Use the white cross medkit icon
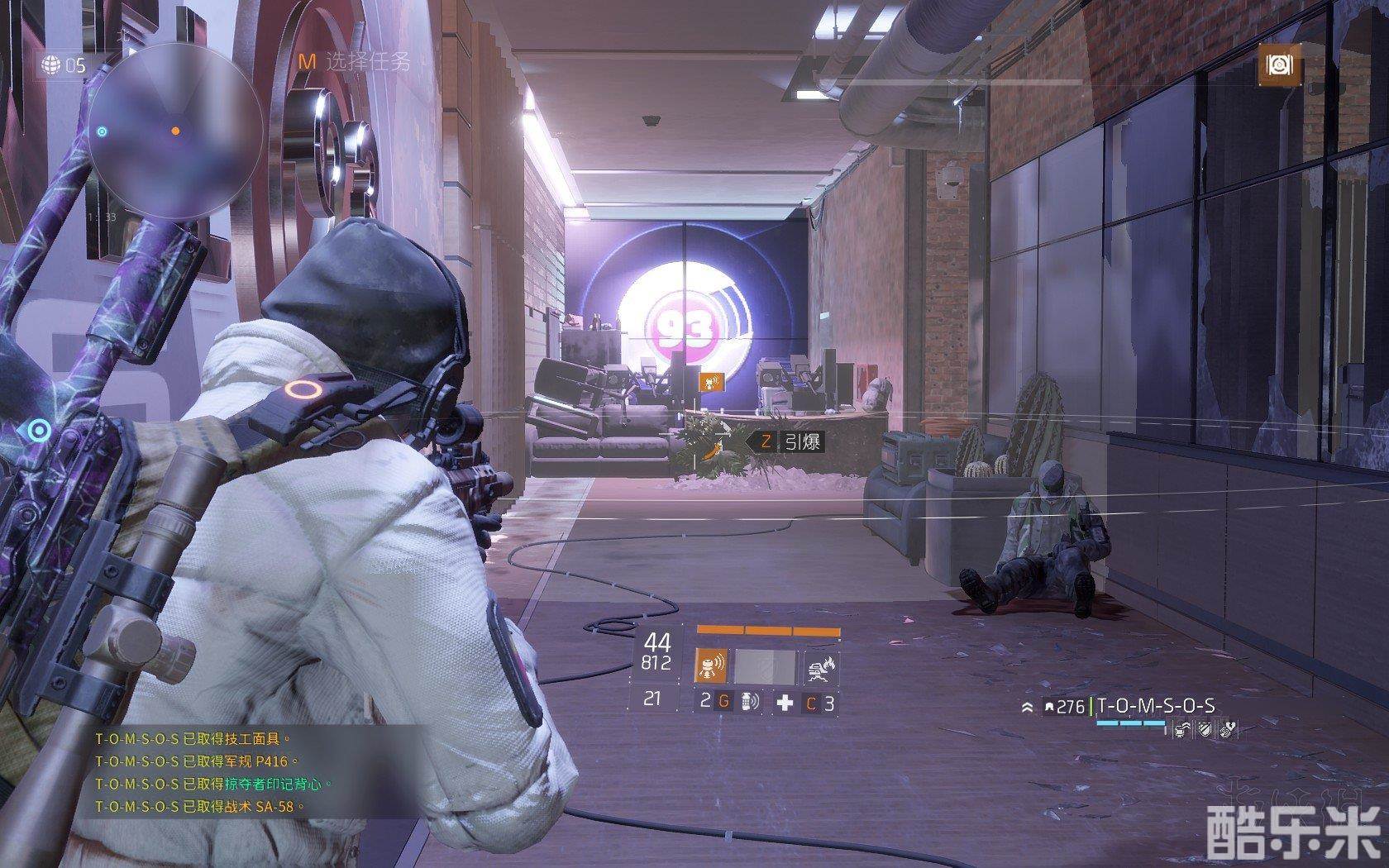1389x868 pixels. (x=785, y=703)
